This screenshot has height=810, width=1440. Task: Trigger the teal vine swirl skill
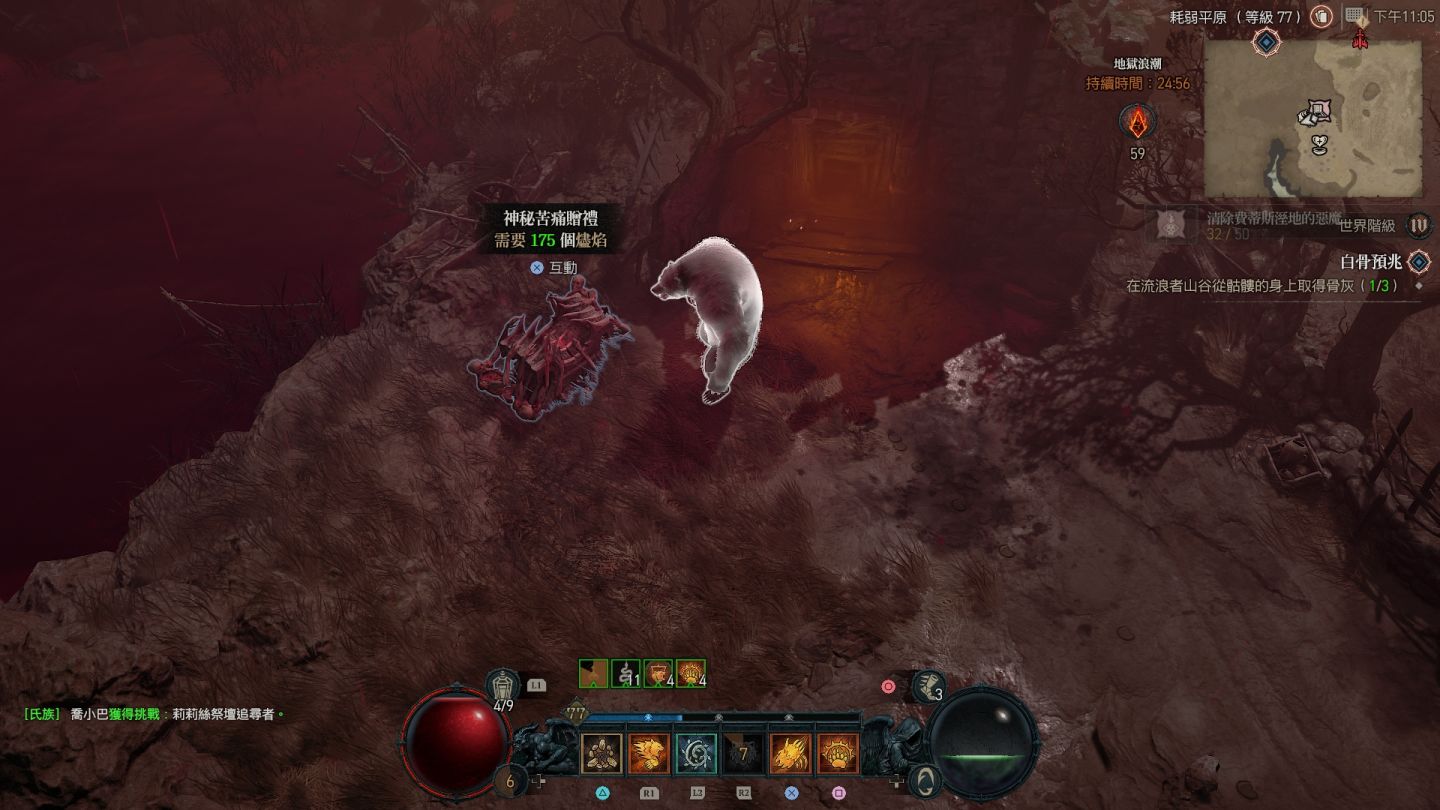(x=695, y=754)
